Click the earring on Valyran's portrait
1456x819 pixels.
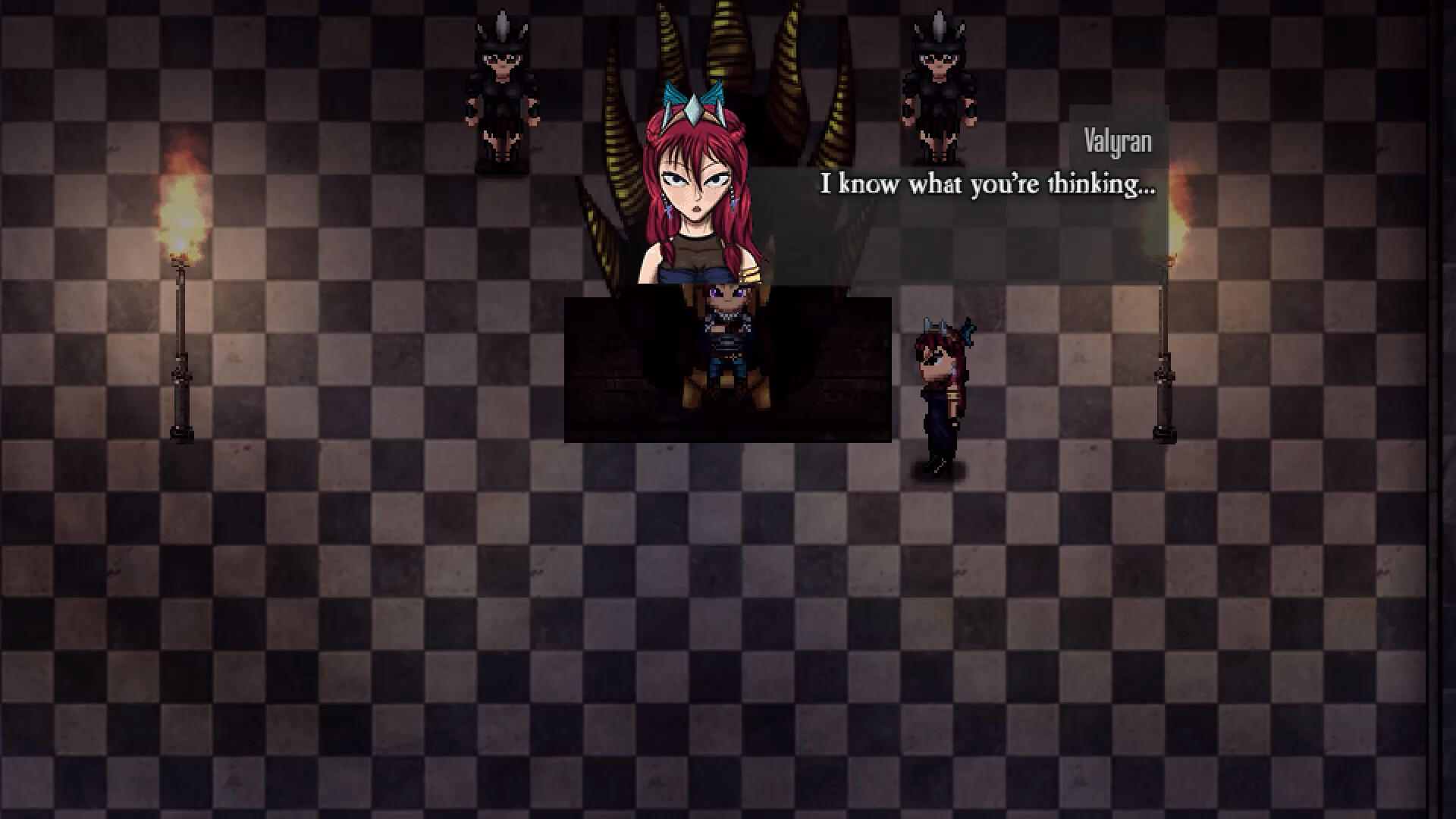pos(733,203)
